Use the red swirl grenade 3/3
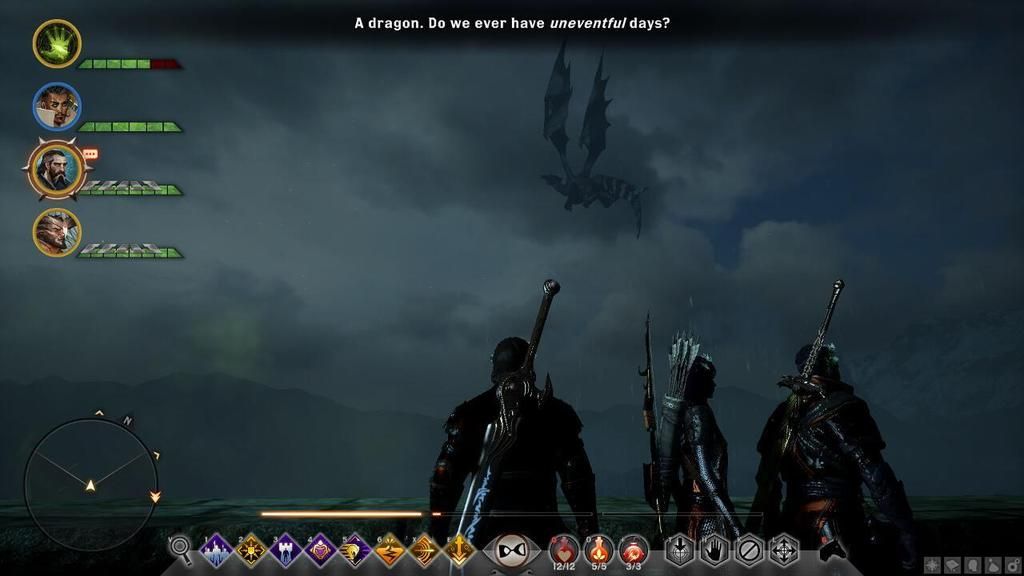This screenshot has height=576, width=1024. coord(633,549)
